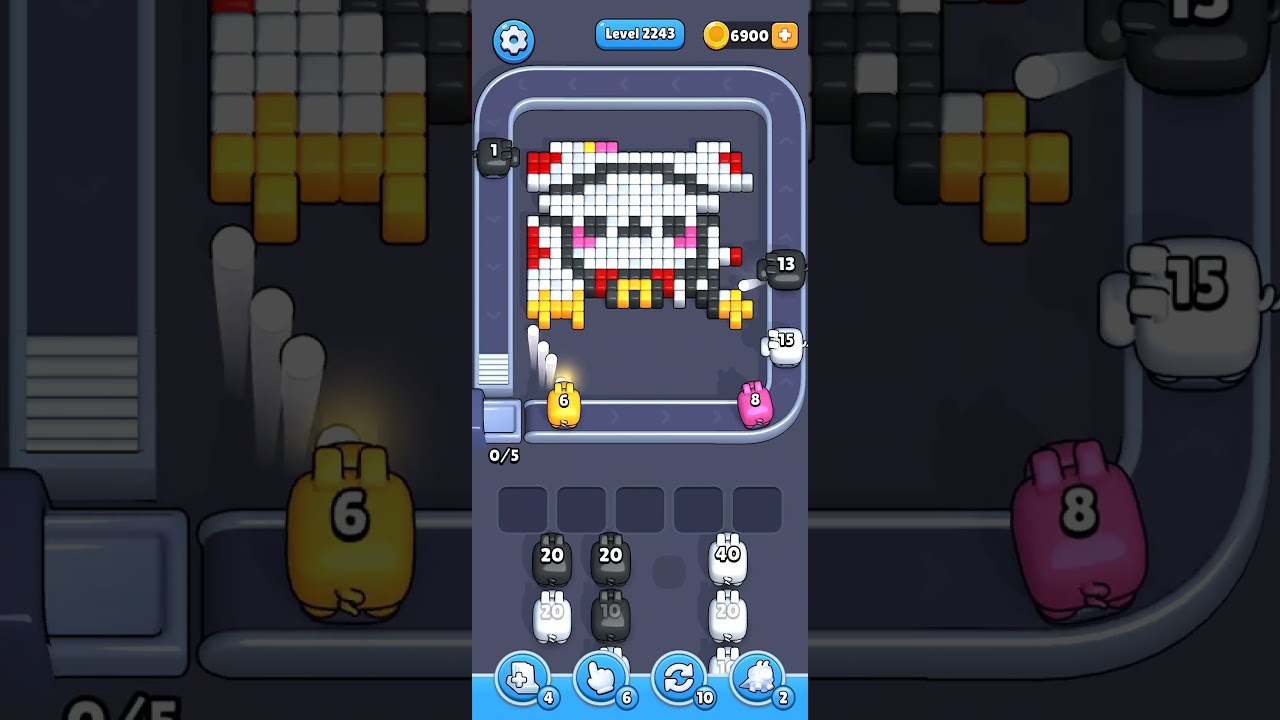Tap the Level 2243 badge

coord(640,33)
